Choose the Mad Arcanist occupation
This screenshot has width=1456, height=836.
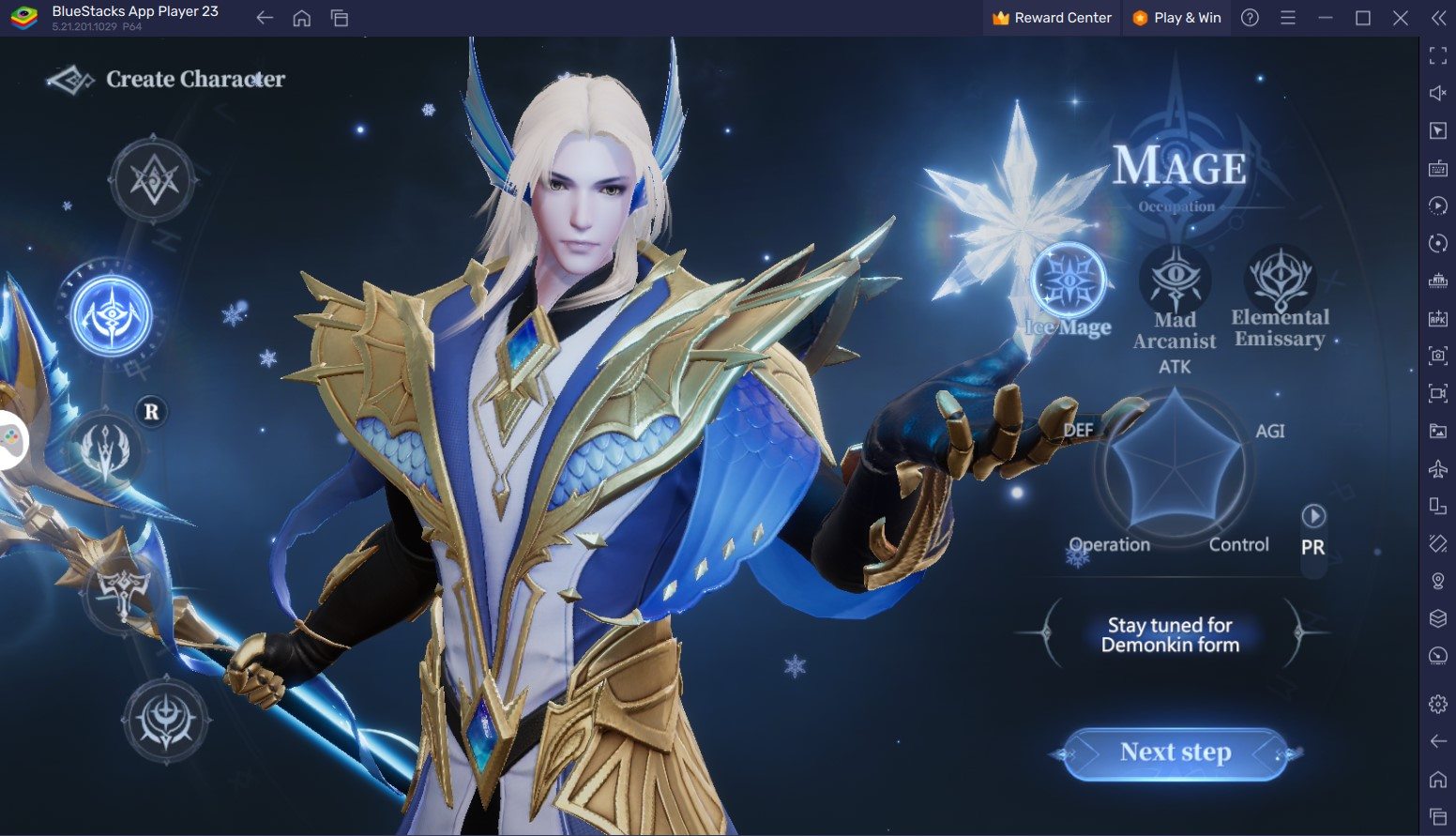pos(1175,281)
